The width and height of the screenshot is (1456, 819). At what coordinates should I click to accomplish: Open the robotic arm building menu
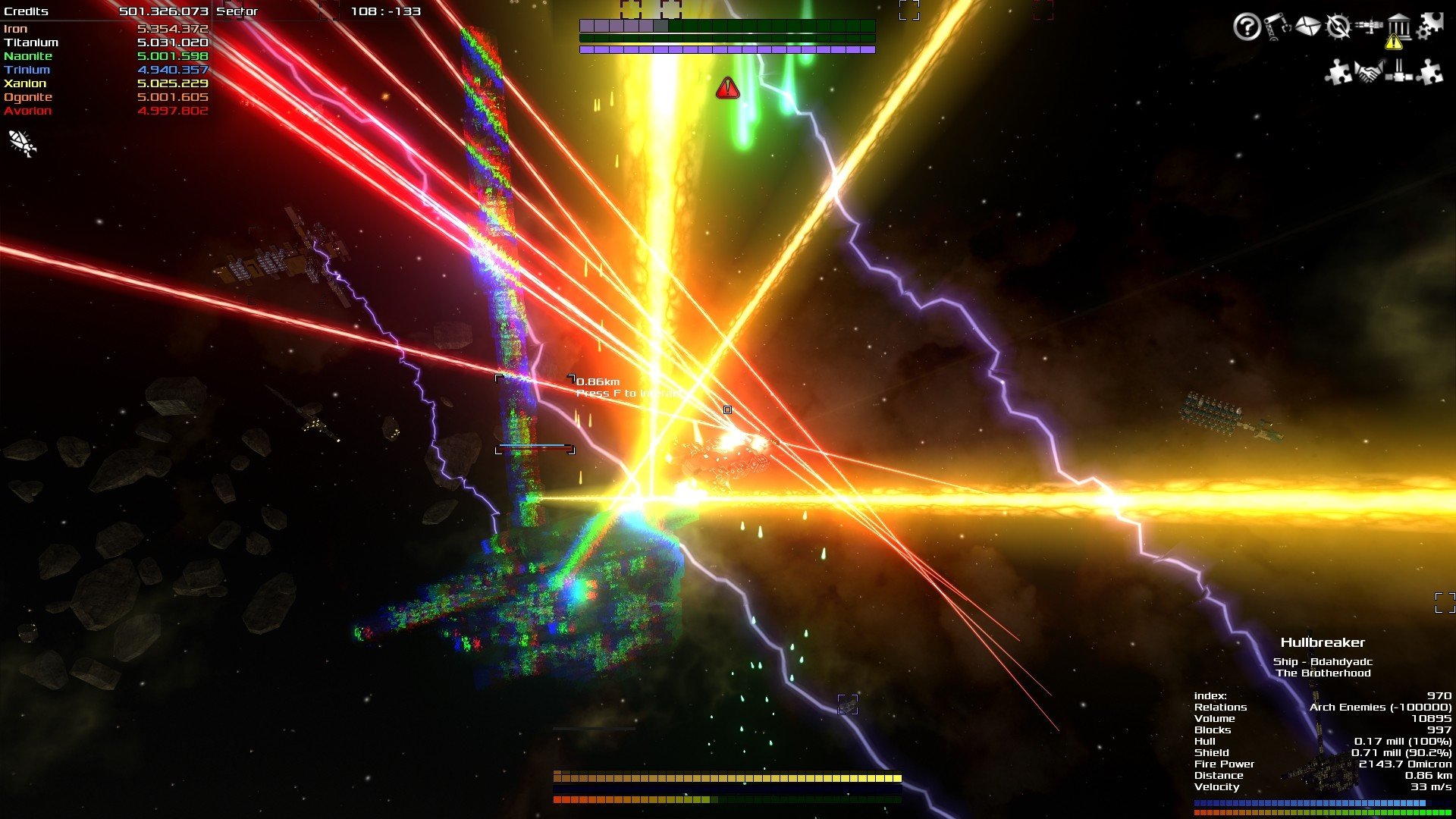click(x=1277, y=27)
